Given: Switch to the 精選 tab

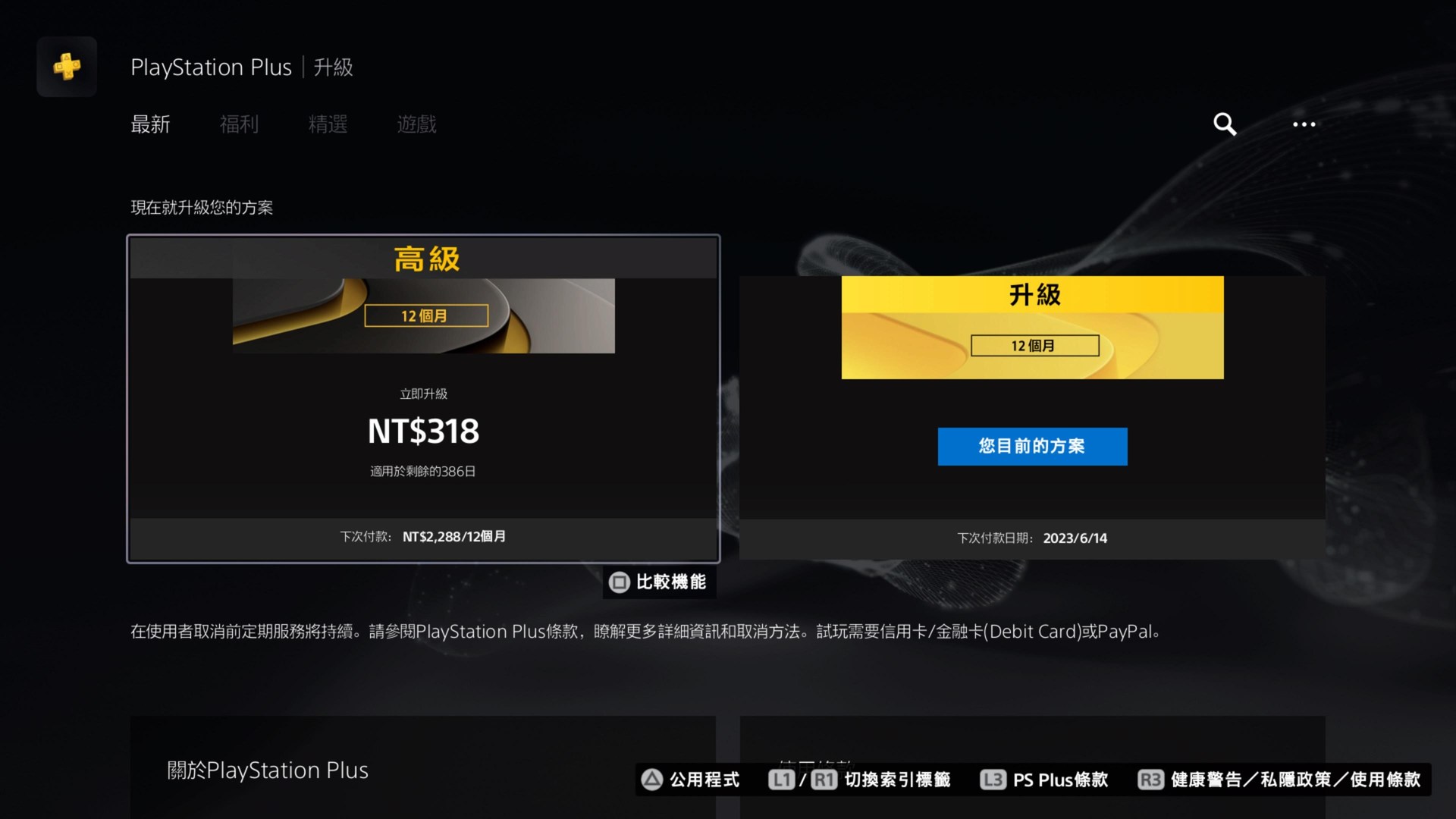Looking at the screenshot, I should click(328, 124).
